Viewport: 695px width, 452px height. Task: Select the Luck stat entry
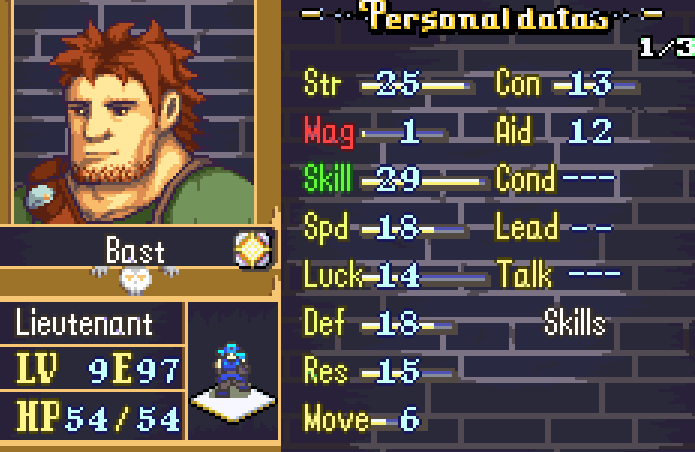(332, 275)
